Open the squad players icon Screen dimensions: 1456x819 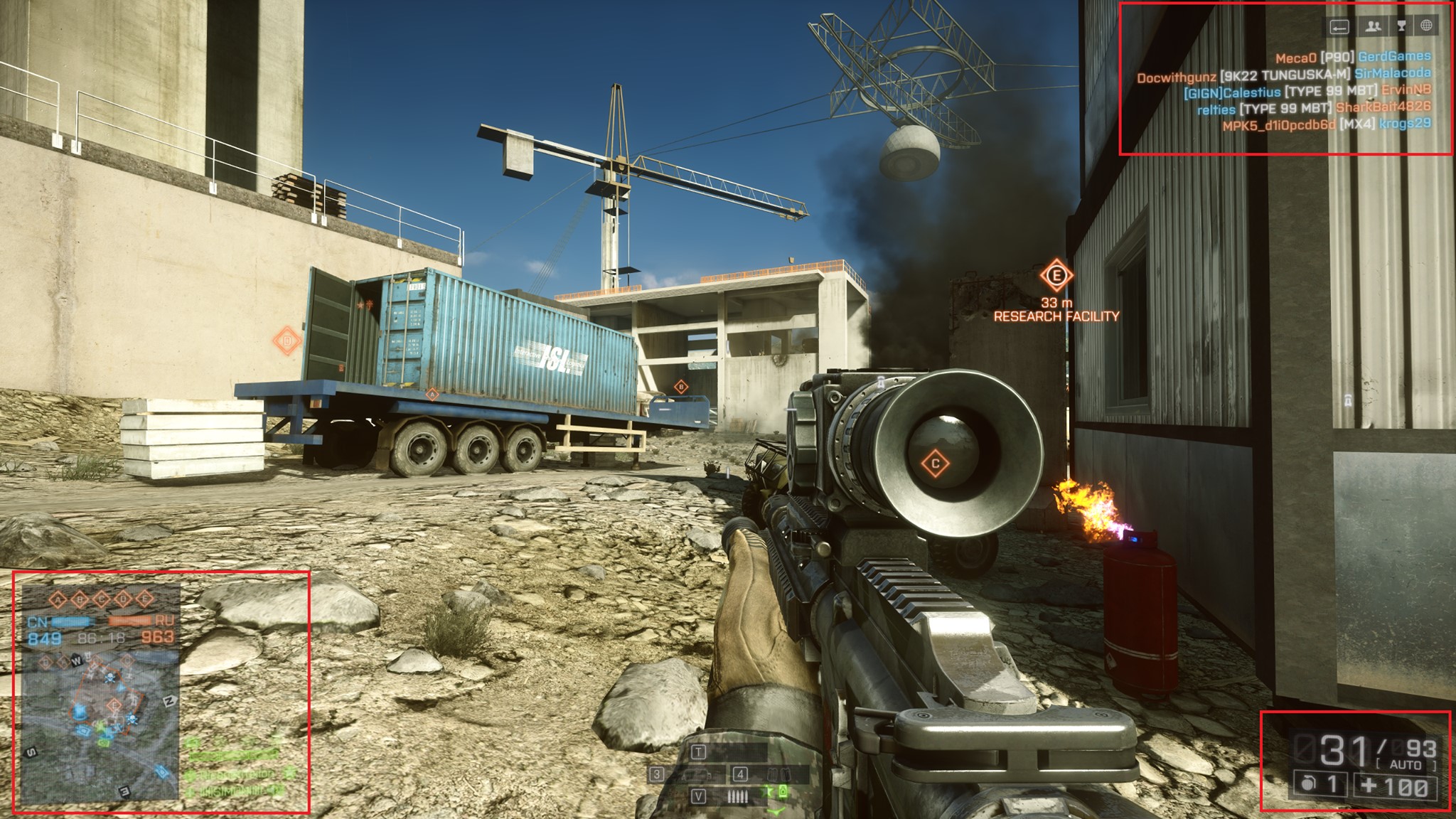click(x=1373, y=26)
